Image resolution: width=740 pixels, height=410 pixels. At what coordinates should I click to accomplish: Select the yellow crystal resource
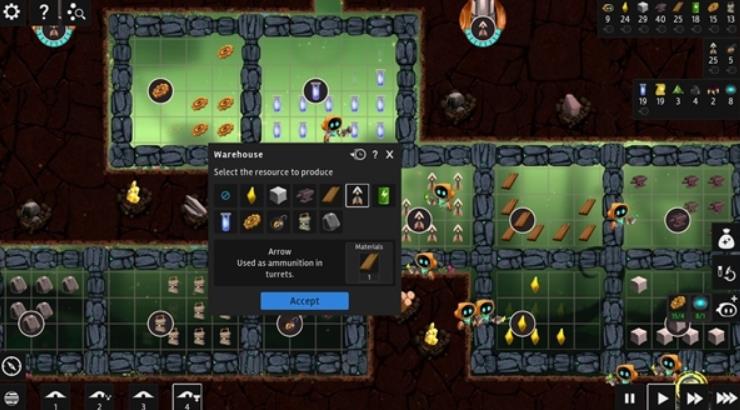click(251, 196)
